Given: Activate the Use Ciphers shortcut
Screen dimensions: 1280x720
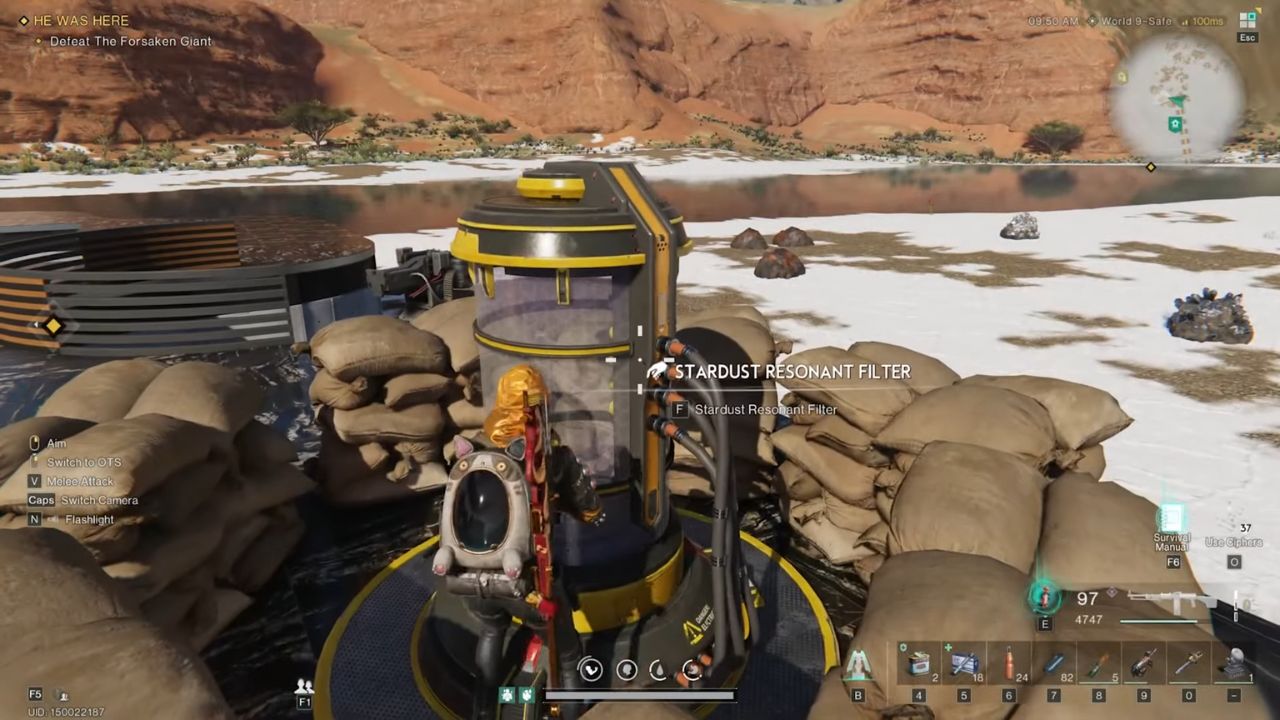Looking at the screenshot, I should (1234, 541).
